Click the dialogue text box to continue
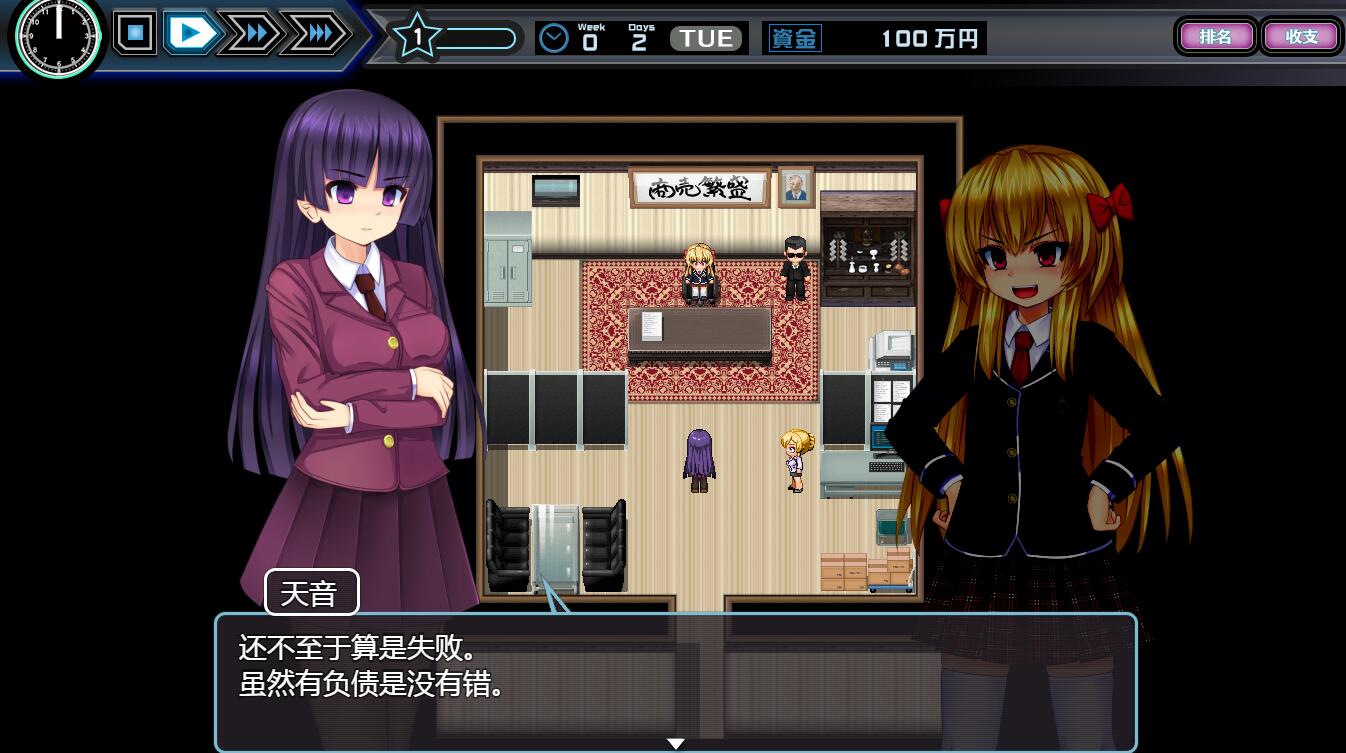The width and height of the screenshot is (1346, 753). (676, 680)
